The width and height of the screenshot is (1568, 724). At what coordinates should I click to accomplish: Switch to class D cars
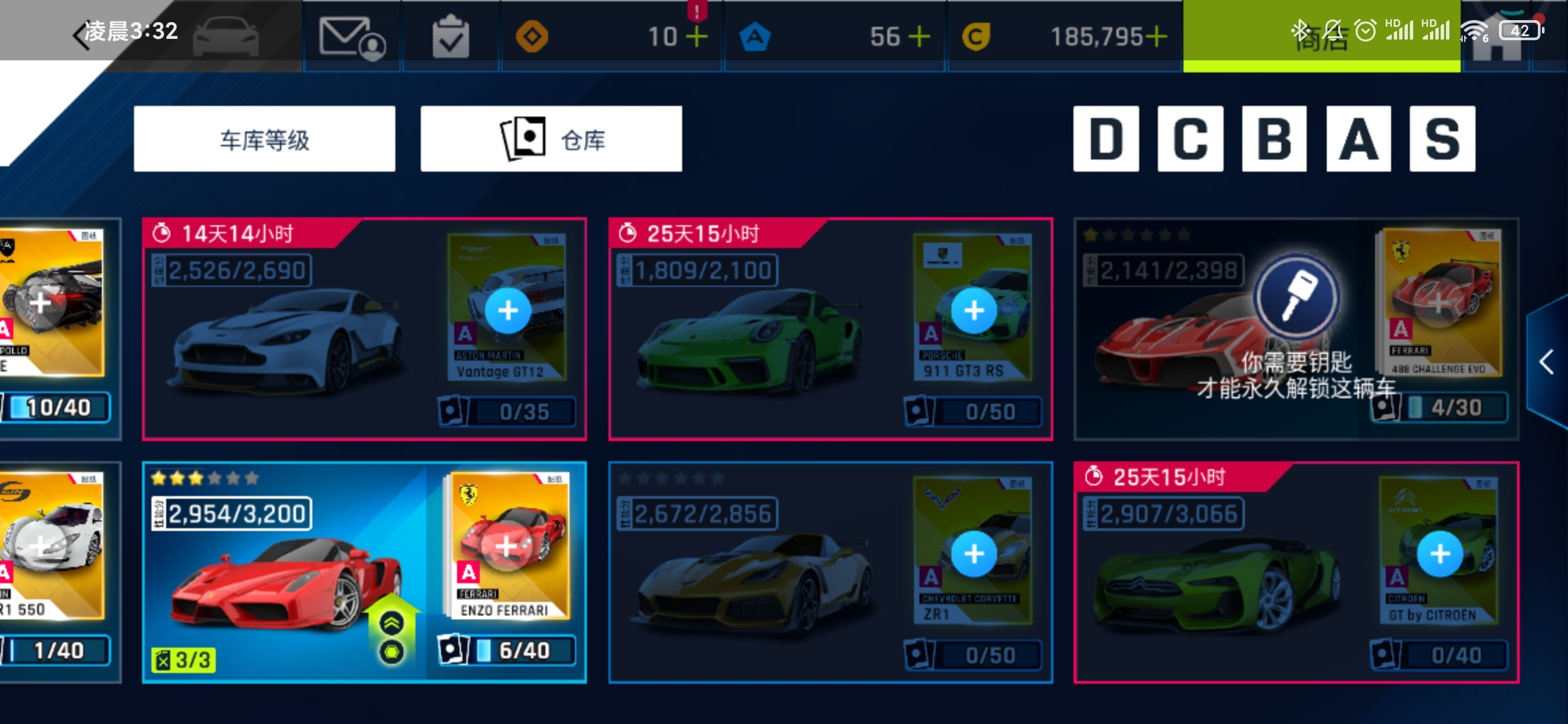(x=1106, y=139)
